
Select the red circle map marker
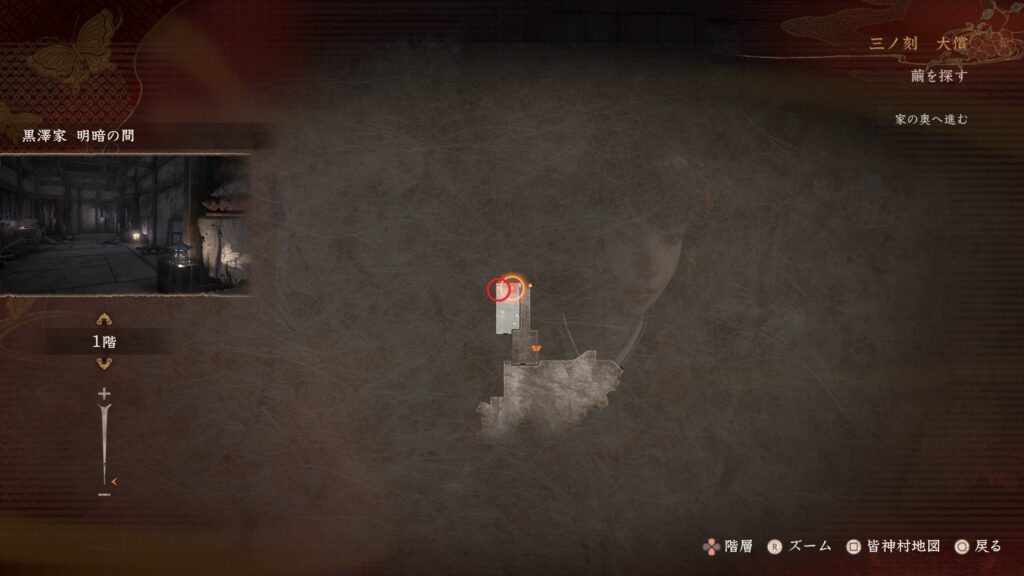pos(498,290)
